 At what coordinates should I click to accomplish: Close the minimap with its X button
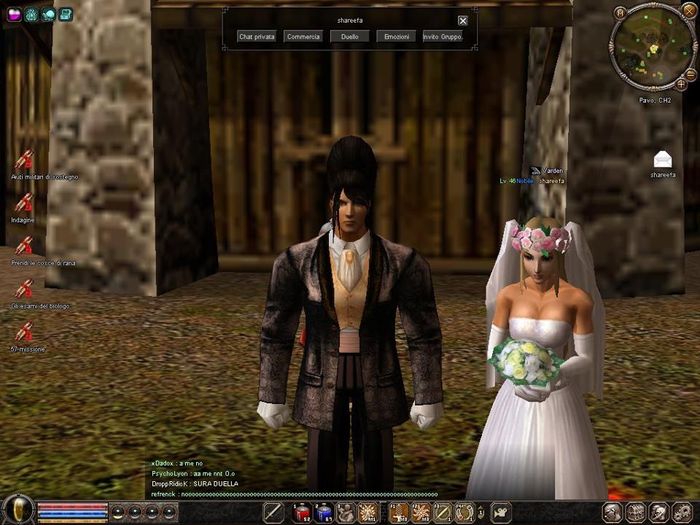coord(687,13)
